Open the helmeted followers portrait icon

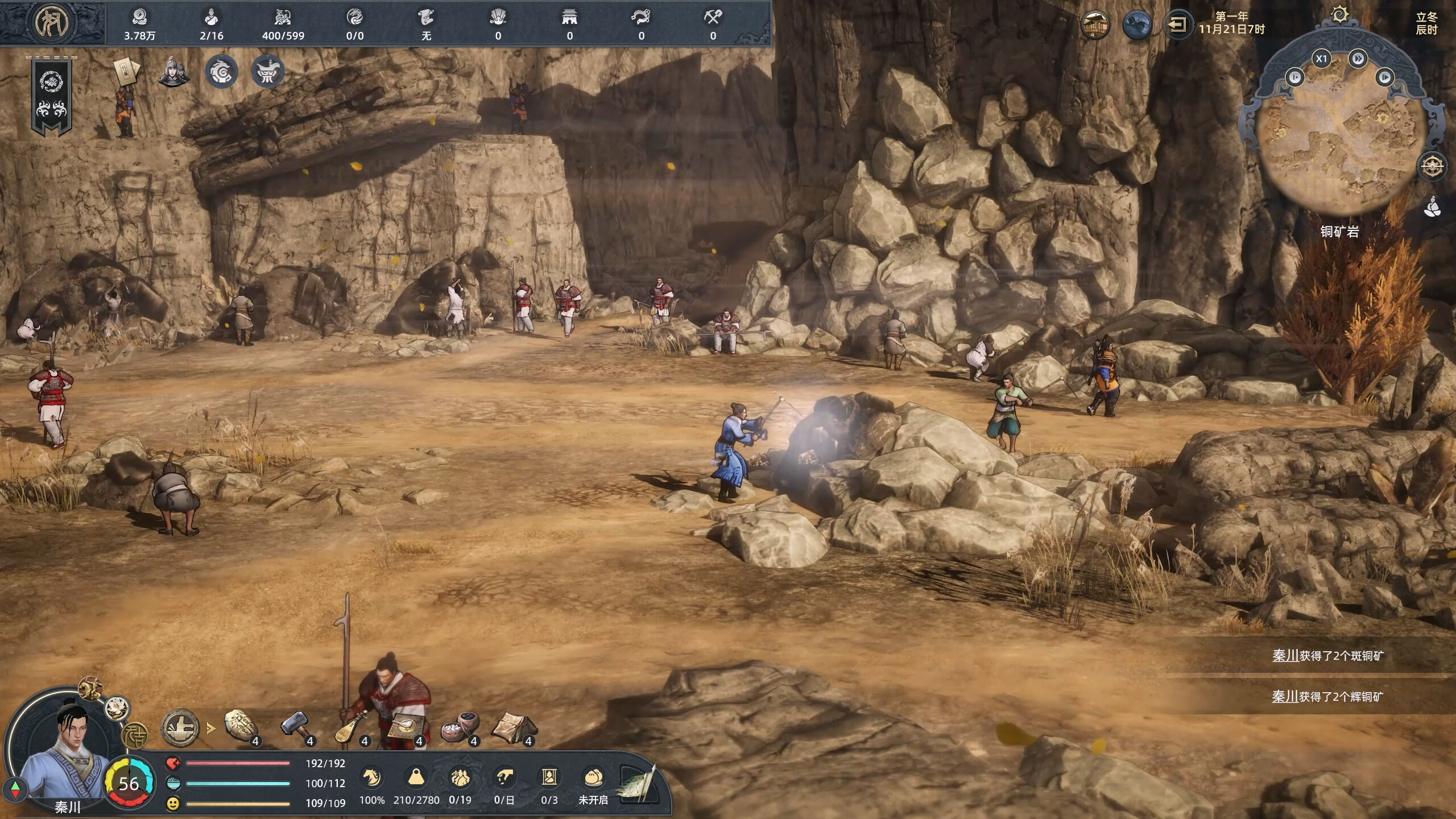173,72
